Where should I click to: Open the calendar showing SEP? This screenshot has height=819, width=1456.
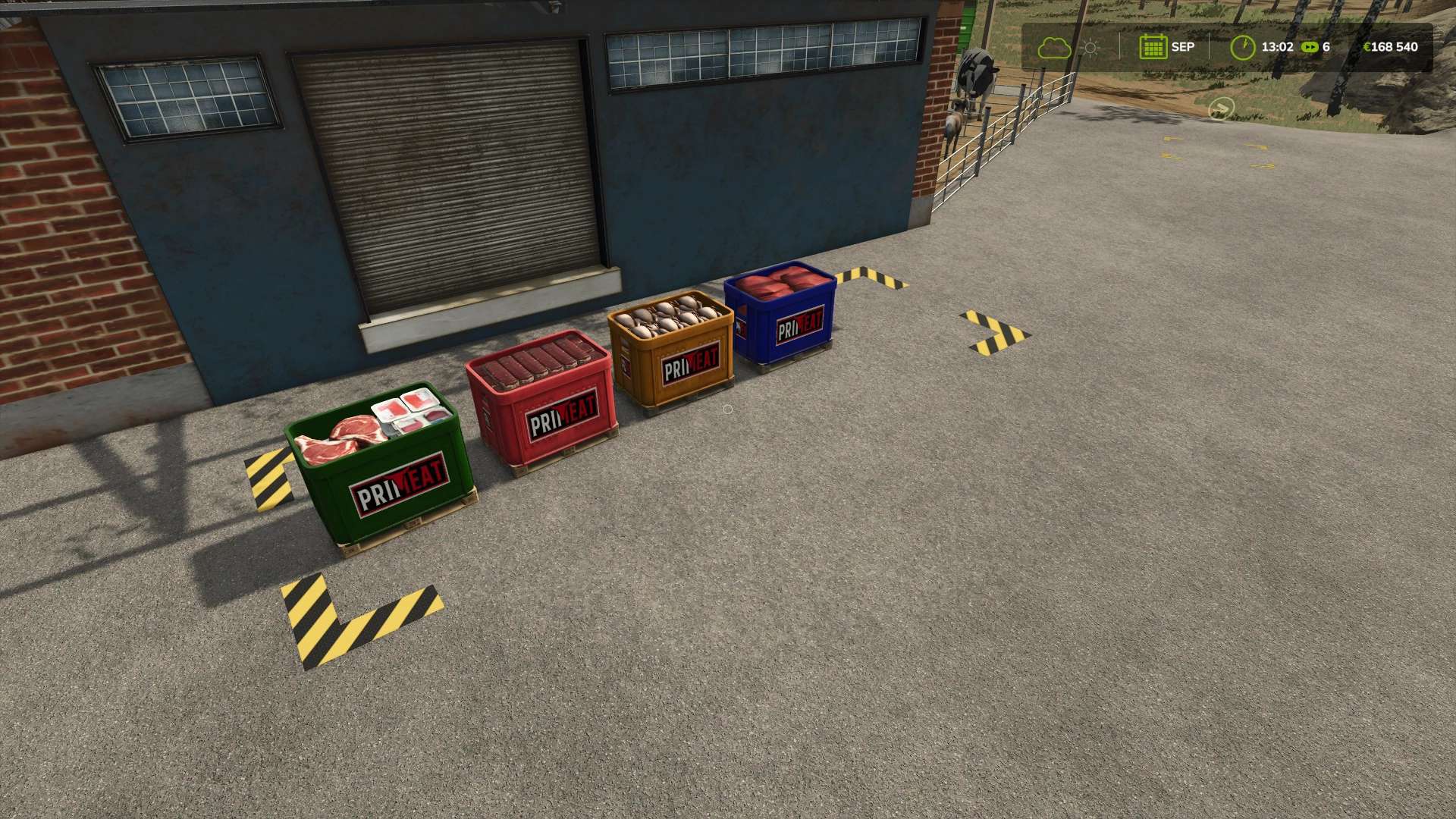[1153, 47]
